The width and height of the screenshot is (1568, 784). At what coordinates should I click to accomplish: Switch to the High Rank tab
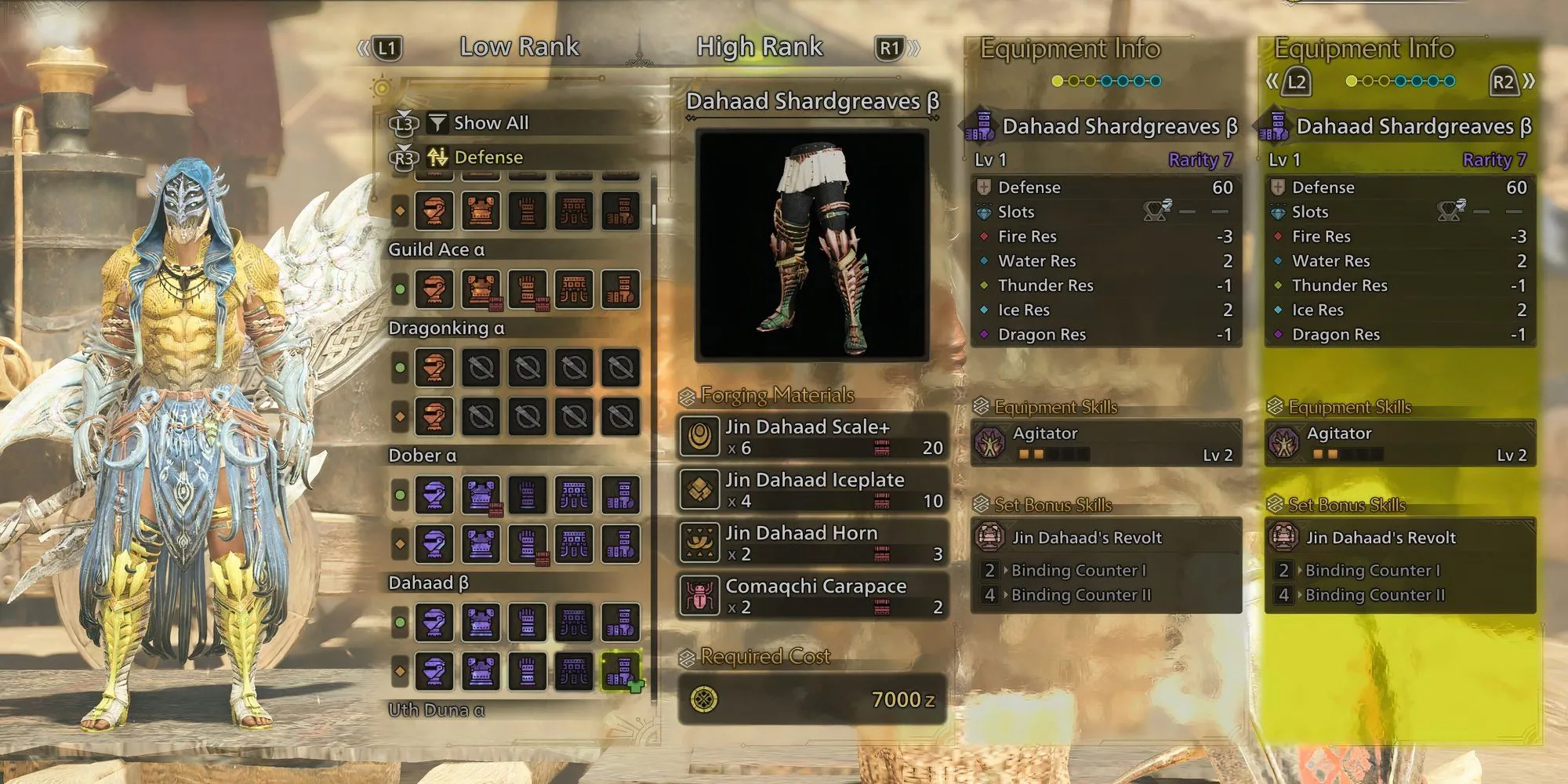point(759,47)
